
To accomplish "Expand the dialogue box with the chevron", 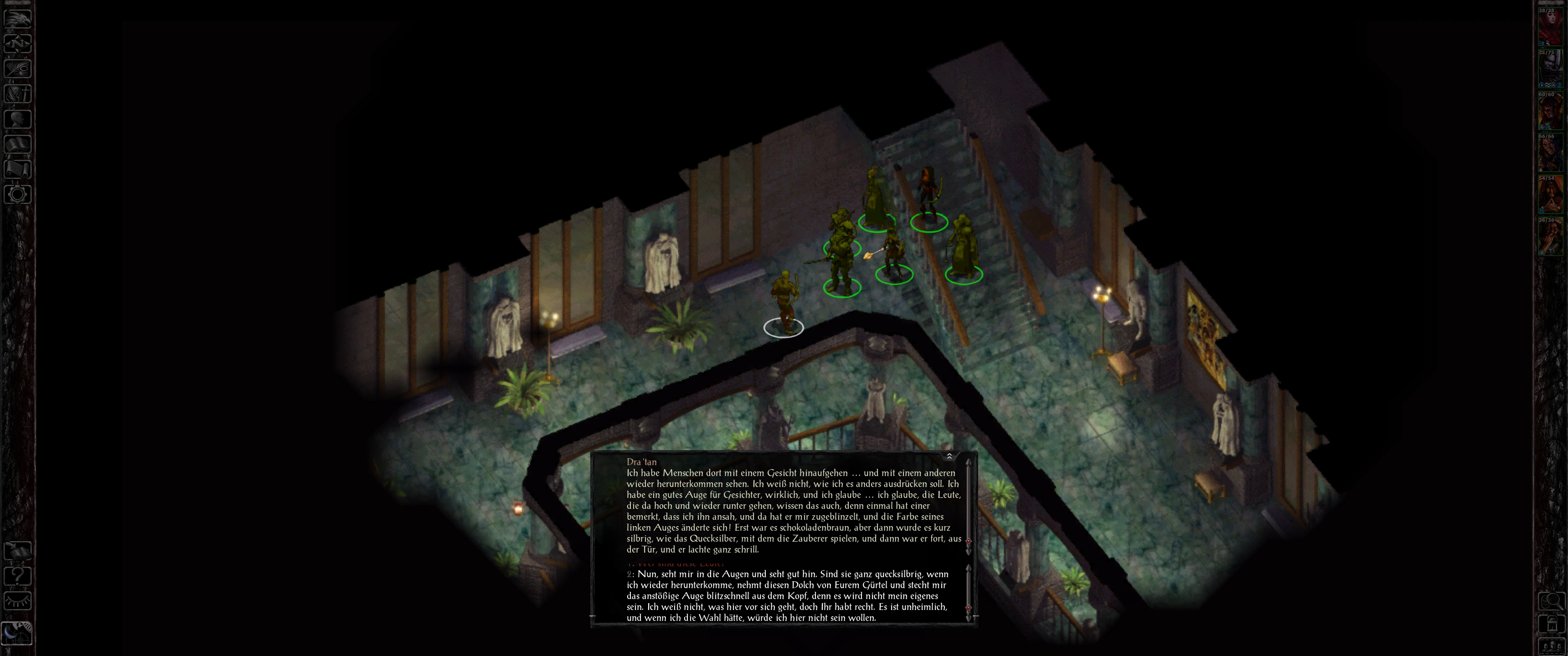I will (949, 456).
